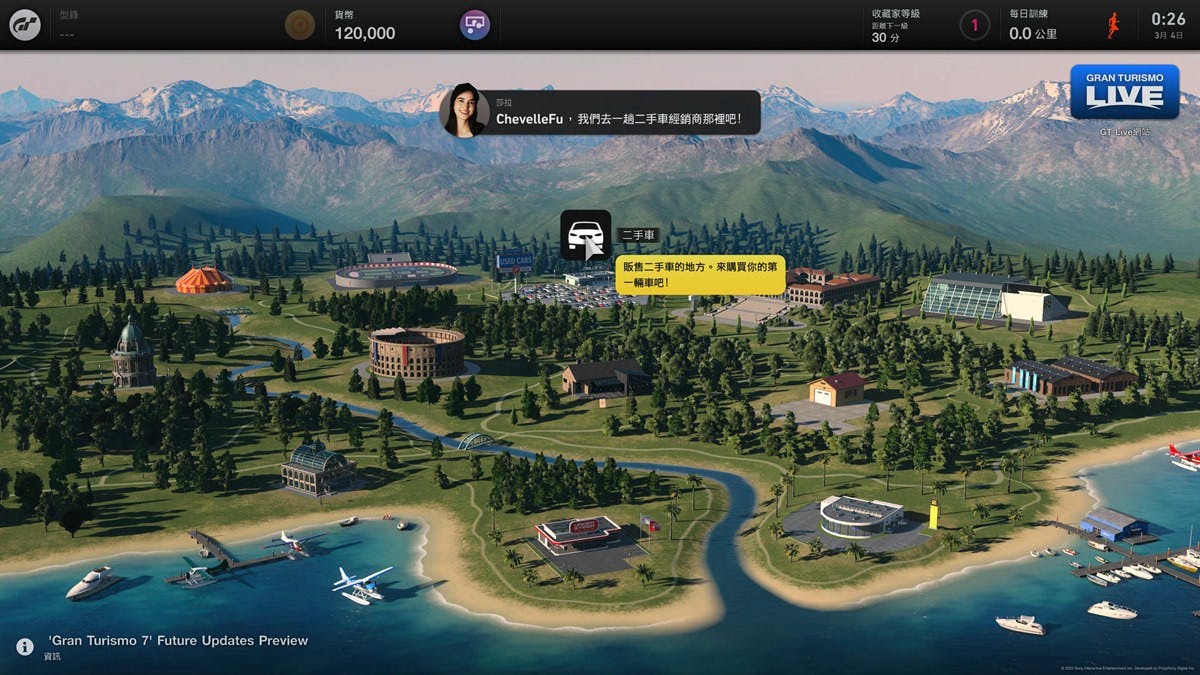The height and width of the screenshot is (675, 1200).
Task: Click the purple gift ticket icon
Action: coord(474,25)
